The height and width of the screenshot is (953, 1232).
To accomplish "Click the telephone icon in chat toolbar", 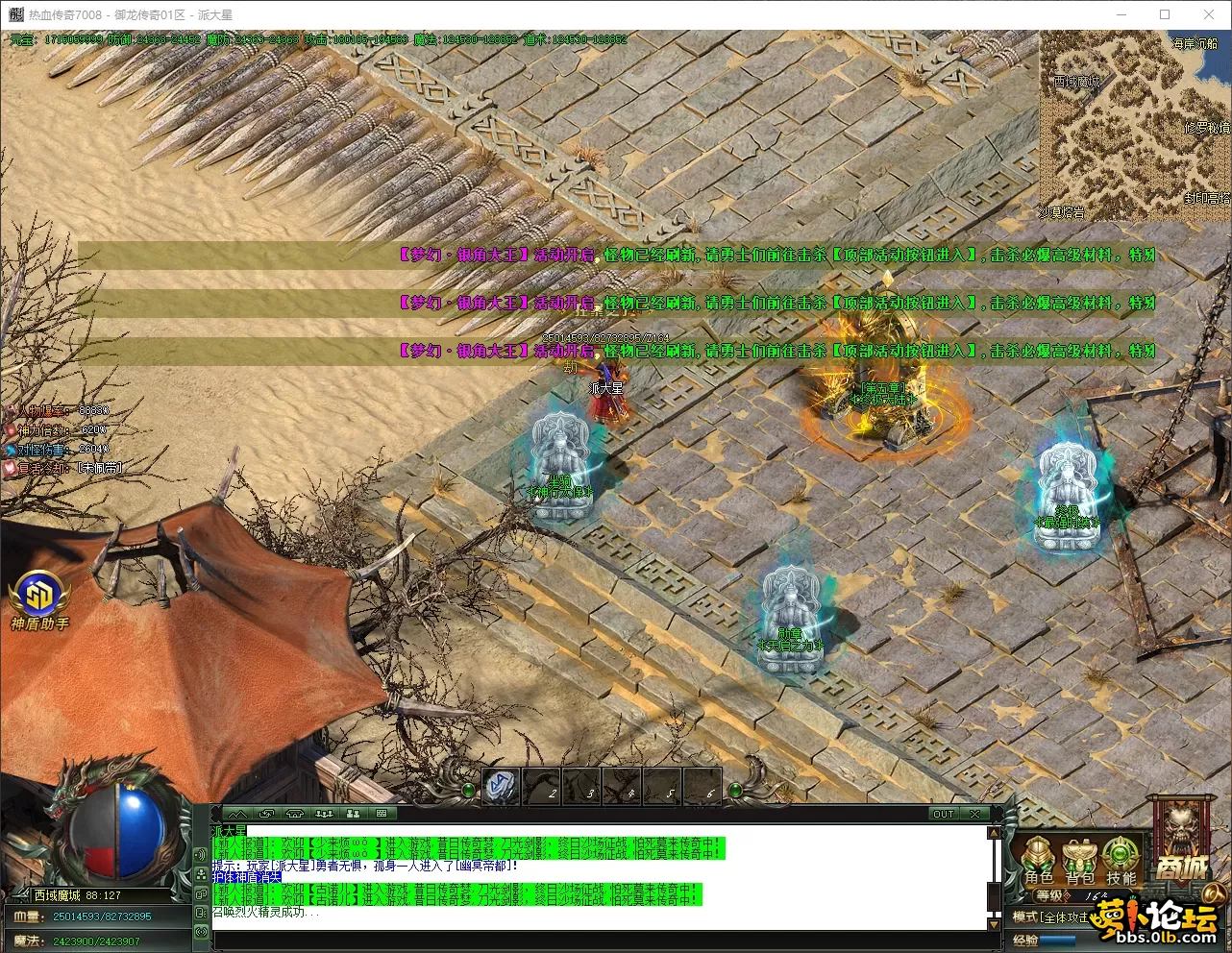I will [x=295, y=814].
